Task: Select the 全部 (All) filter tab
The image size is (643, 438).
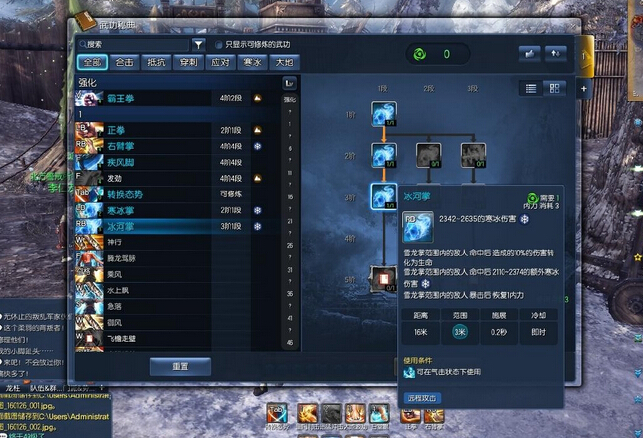Action: tap(92, 62)
